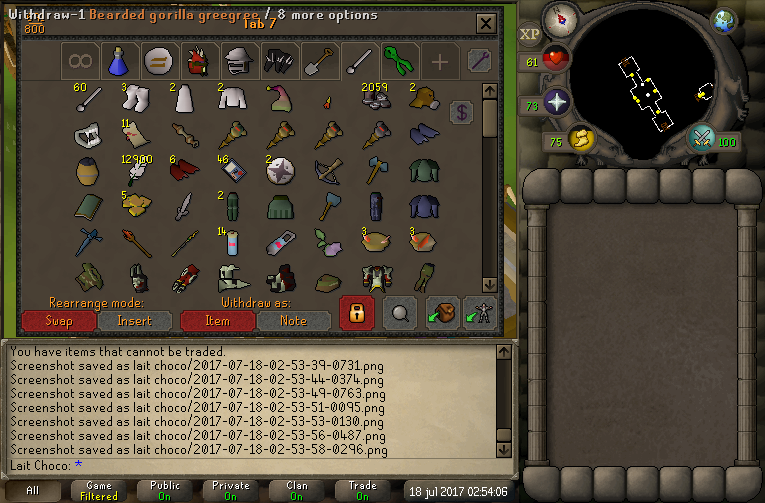765x503 pixels.
Task: Deposit worn equipment using the figure button
Action: pyautogui.click(x=481, y=313)
